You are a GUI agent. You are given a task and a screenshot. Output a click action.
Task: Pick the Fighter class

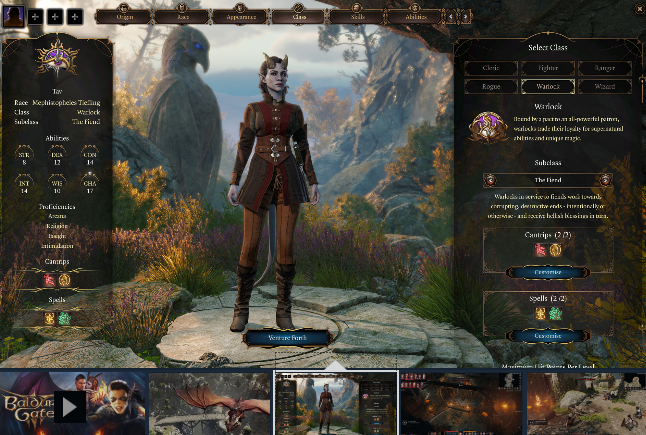547,69
